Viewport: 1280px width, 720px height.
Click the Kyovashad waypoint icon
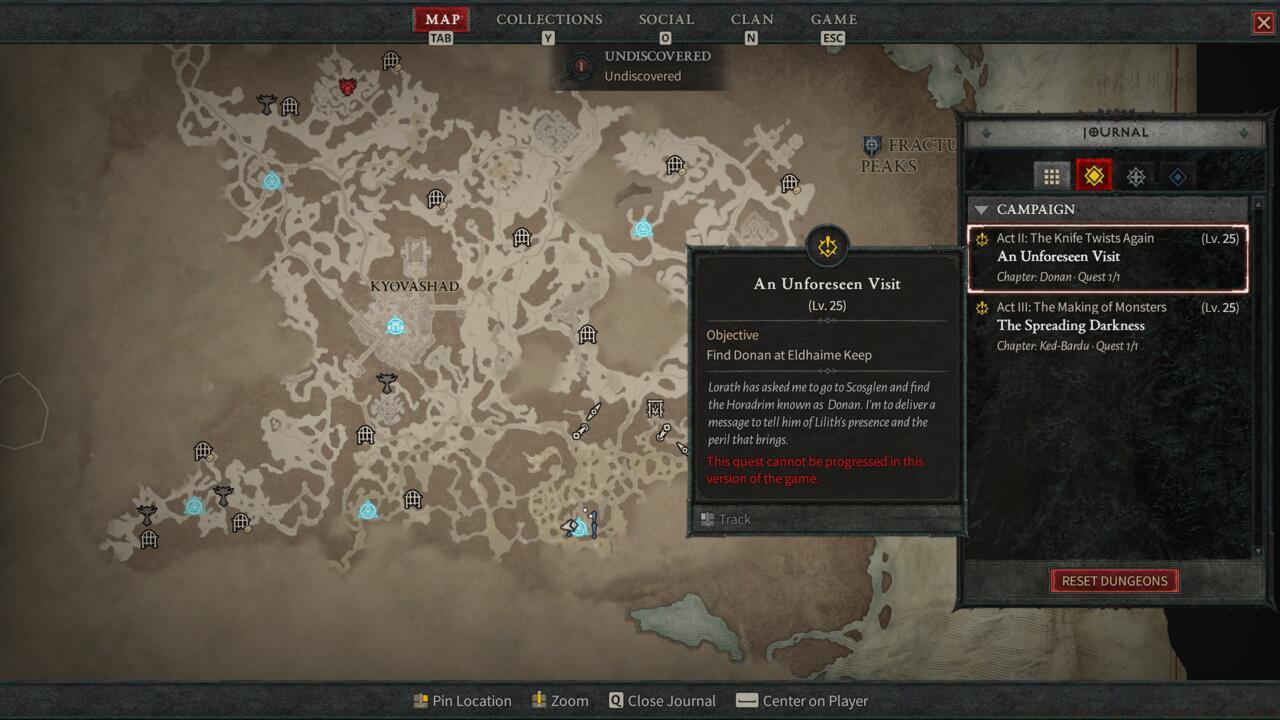[395, 325]
